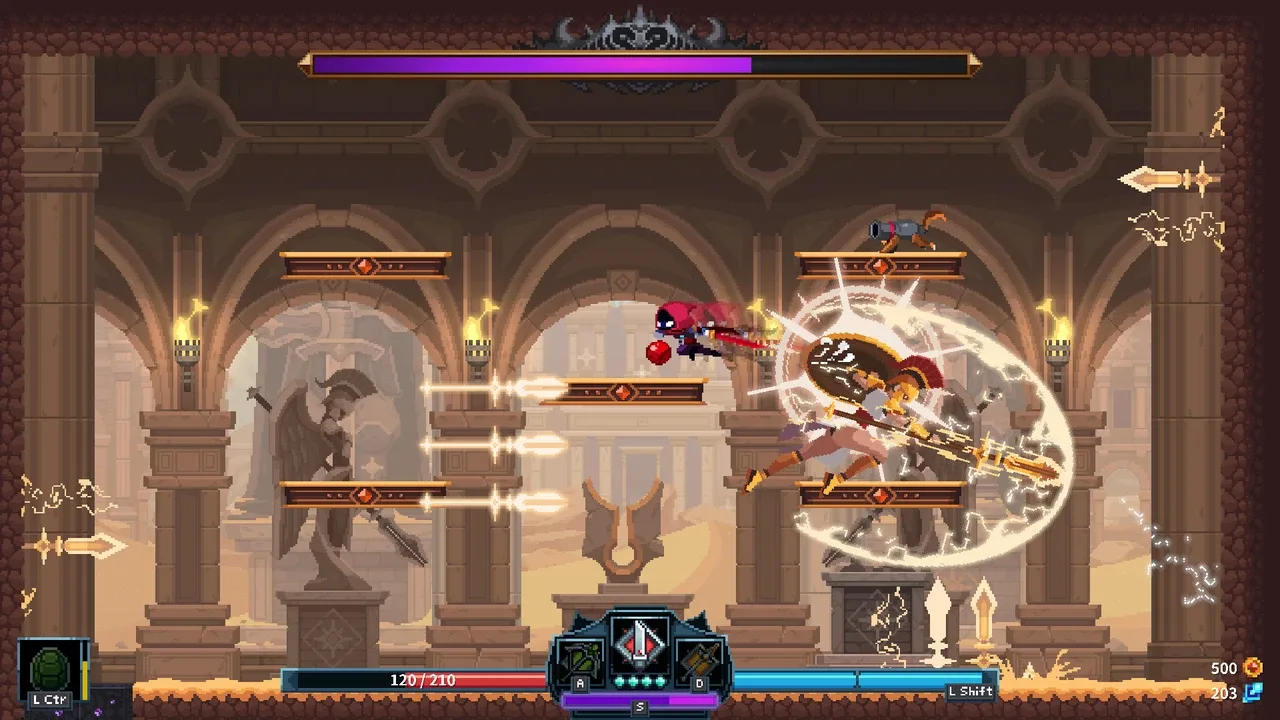Viewport: 1280px width, 720px height.
Task: Select the center sword weapon slot
Action: (639, 643)
